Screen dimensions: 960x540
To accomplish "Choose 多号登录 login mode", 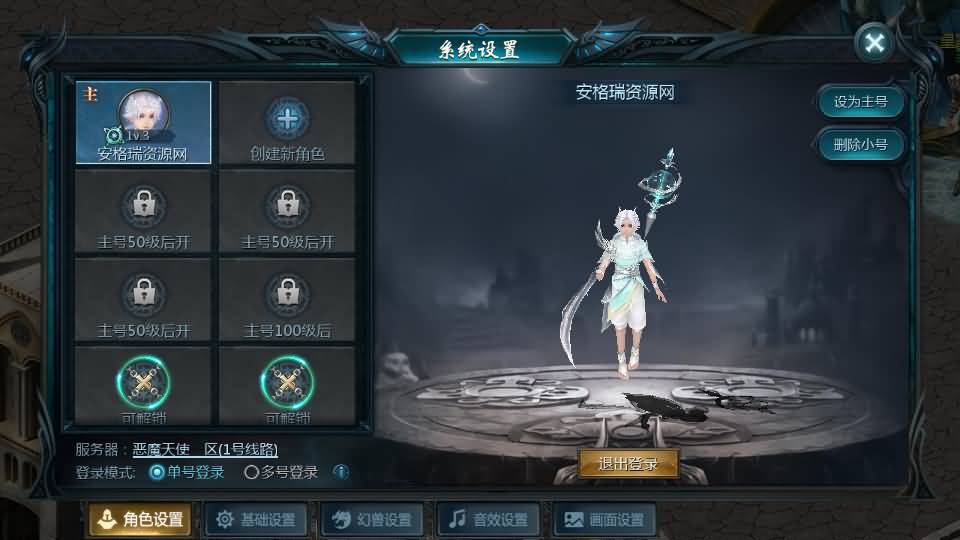I will click(252, 472).
